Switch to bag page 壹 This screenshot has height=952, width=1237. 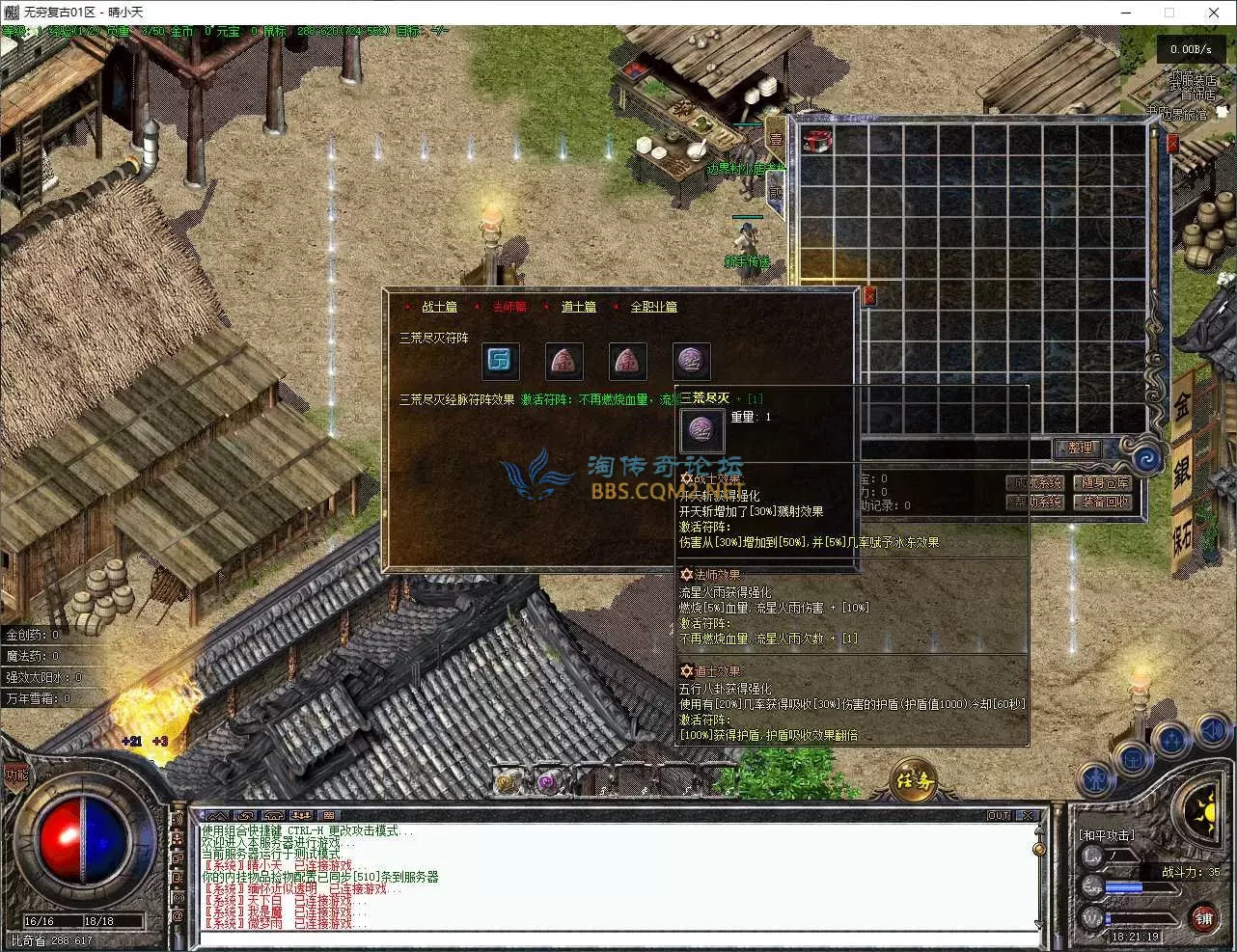776,138
